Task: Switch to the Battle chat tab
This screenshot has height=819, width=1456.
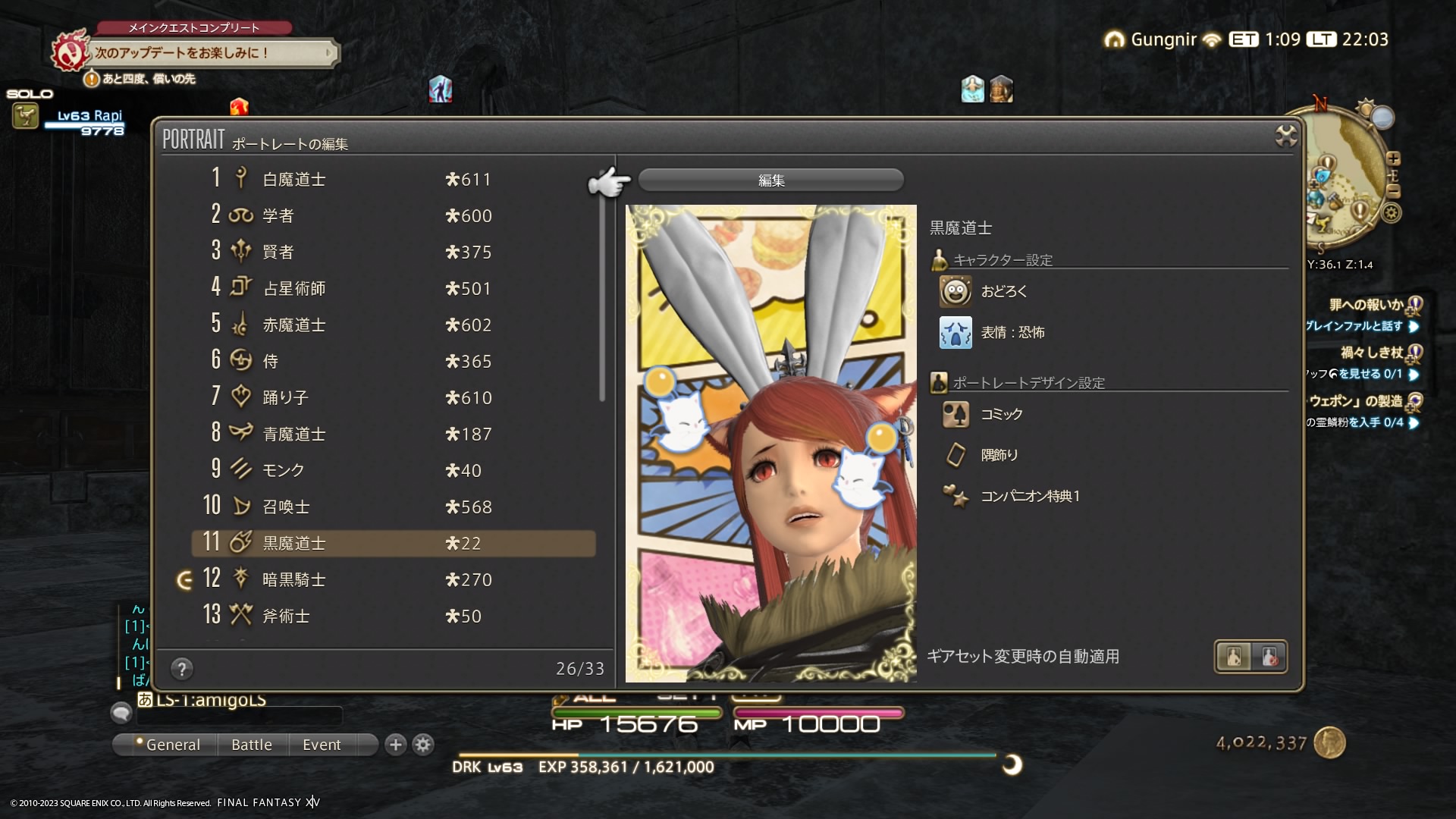Action: click(x=252, y=745)
